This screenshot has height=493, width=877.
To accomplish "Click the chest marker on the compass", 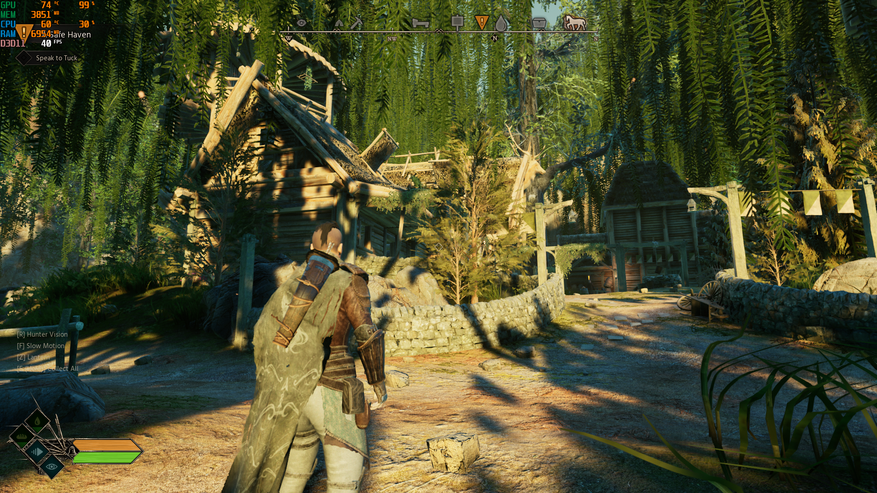I will click(539, 22).
